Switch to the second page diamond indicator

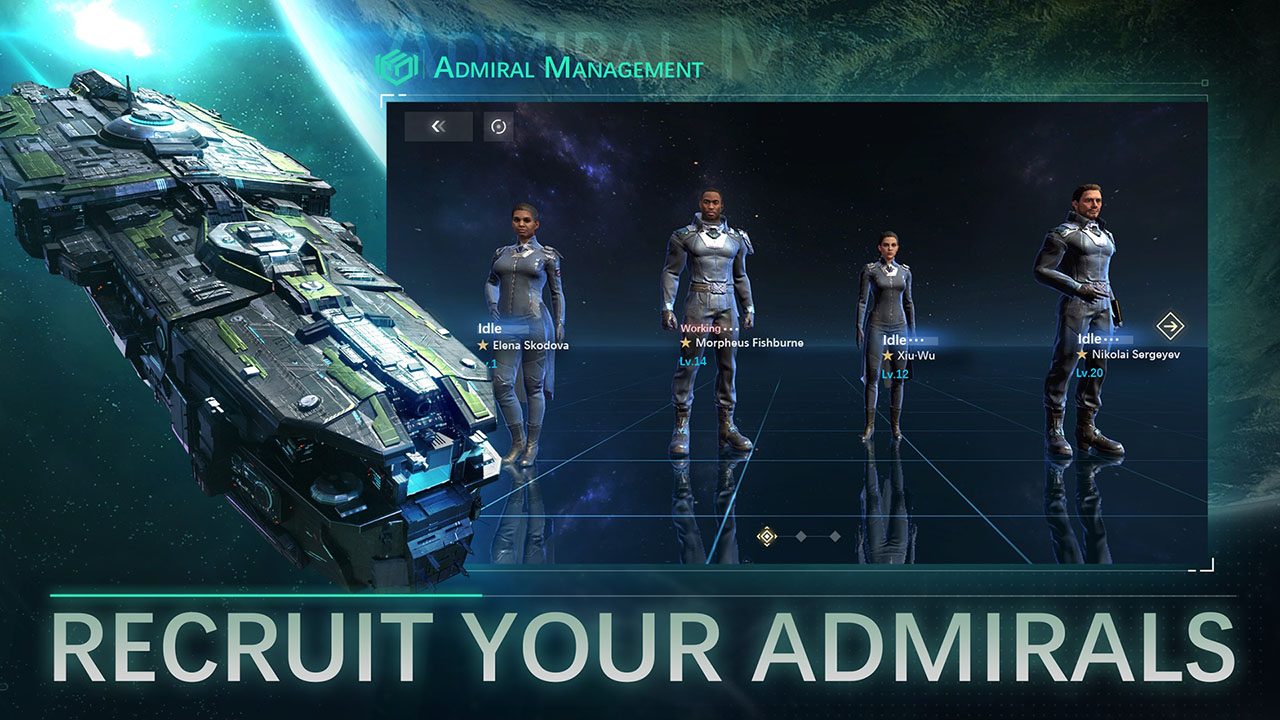(x=802, y=538)
